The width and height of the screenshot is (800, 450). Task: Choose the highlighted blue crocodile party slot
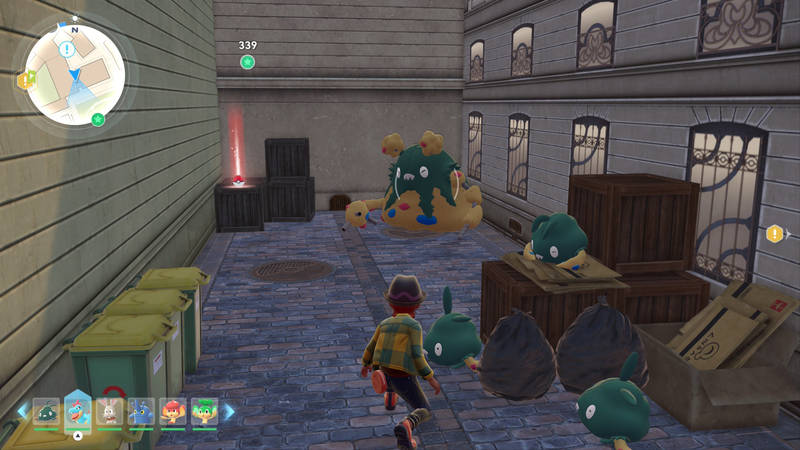77,409
